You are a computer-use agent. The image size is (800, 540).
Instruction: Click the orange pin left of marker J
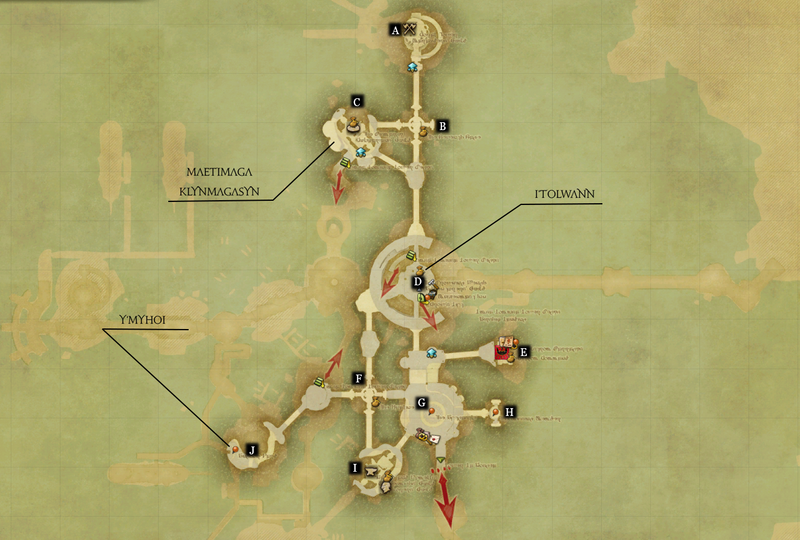click(x=235, y=451)
